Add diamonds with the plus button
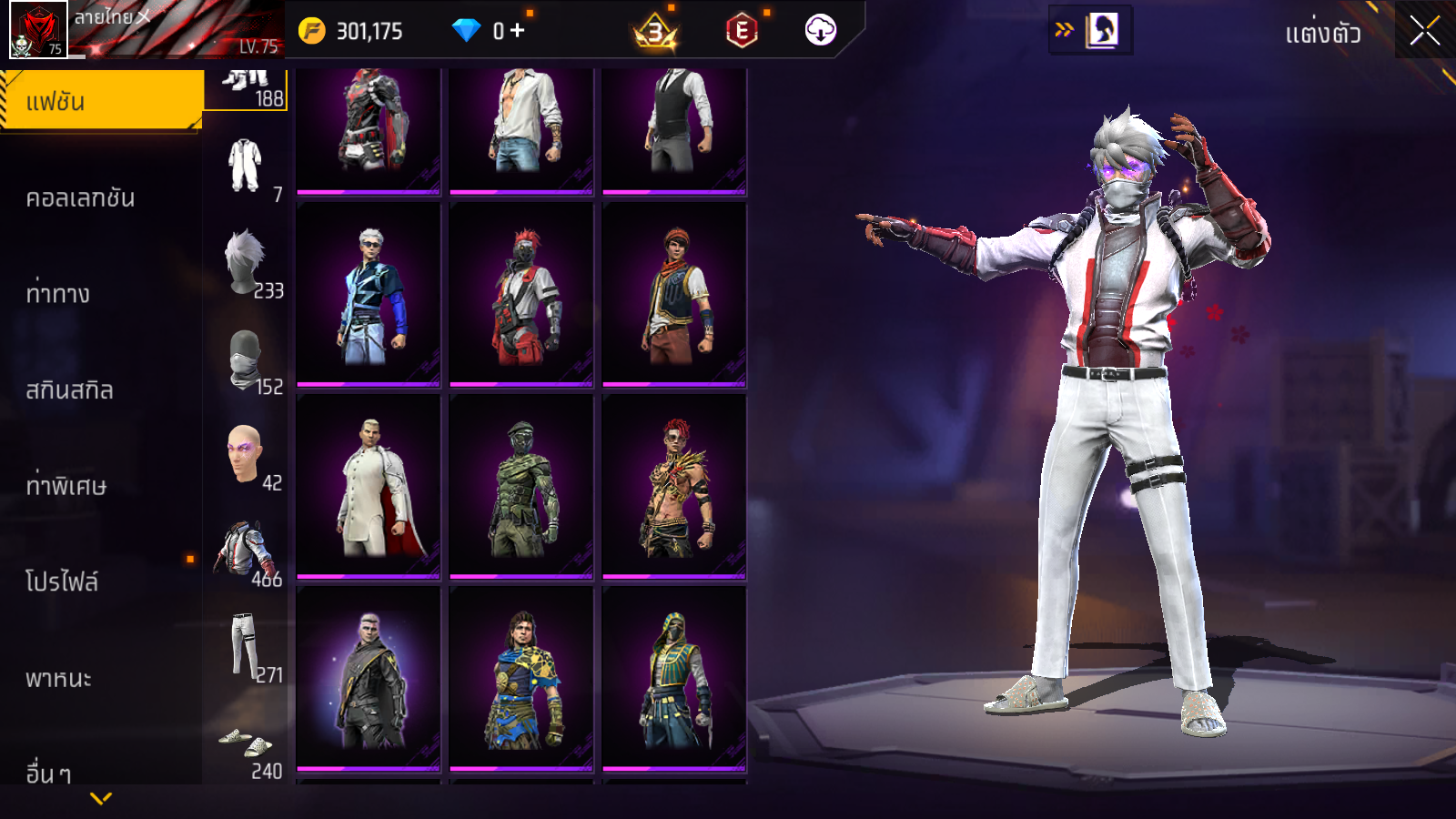 point(517,31)
